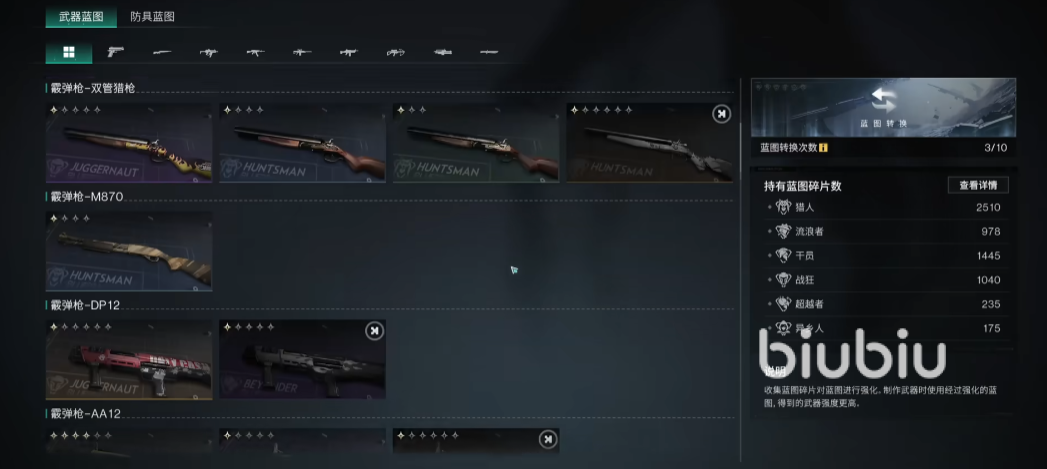Click the yellow info icon beside 蓝图转换次数
The width and height of the screenshot is (1047, 469).
tap(823, 148)
